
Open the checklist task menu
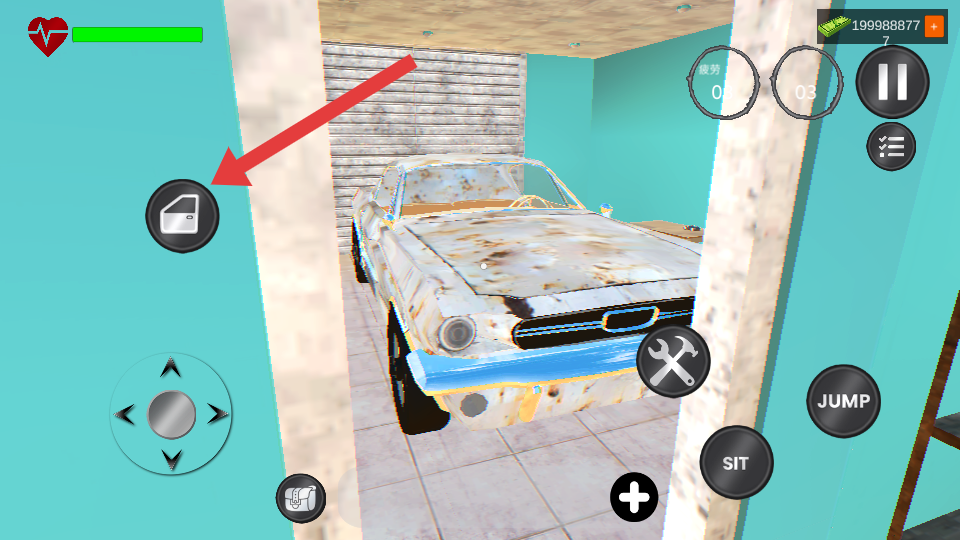(x=890, y=147)
